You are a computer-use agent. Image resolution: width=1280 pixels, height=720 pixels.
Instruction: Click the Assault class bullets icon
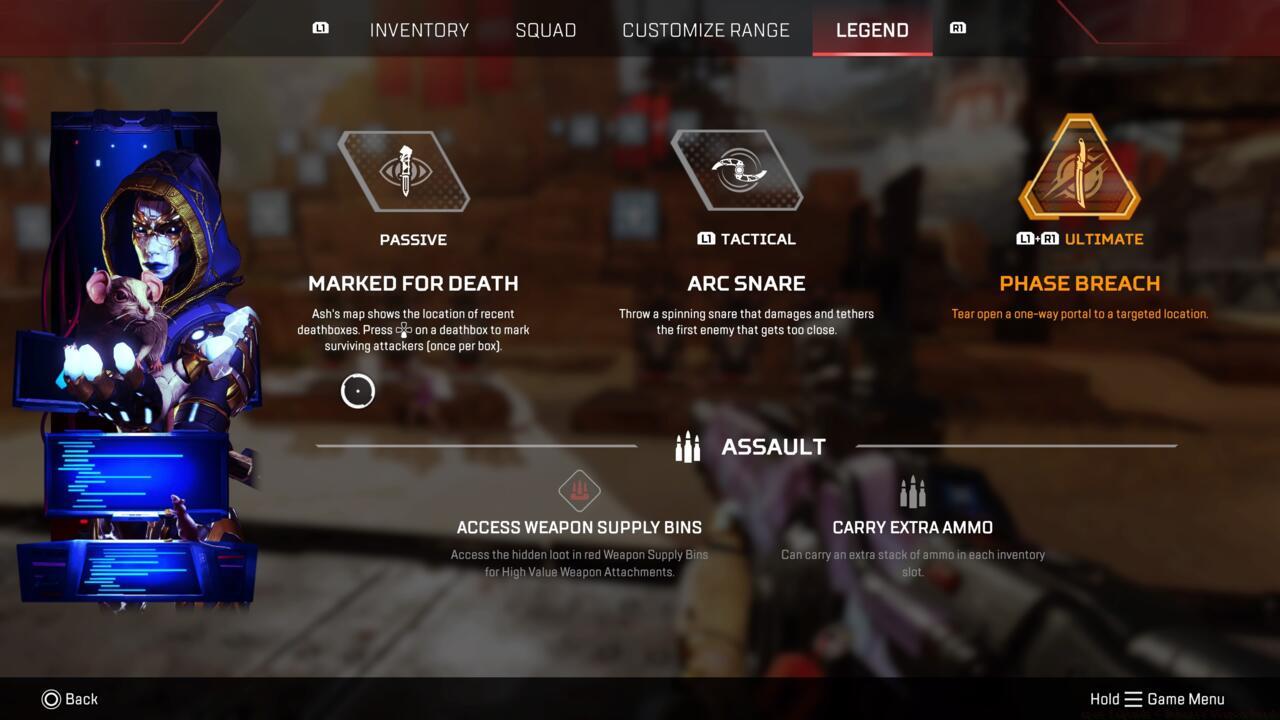[687, 447]
